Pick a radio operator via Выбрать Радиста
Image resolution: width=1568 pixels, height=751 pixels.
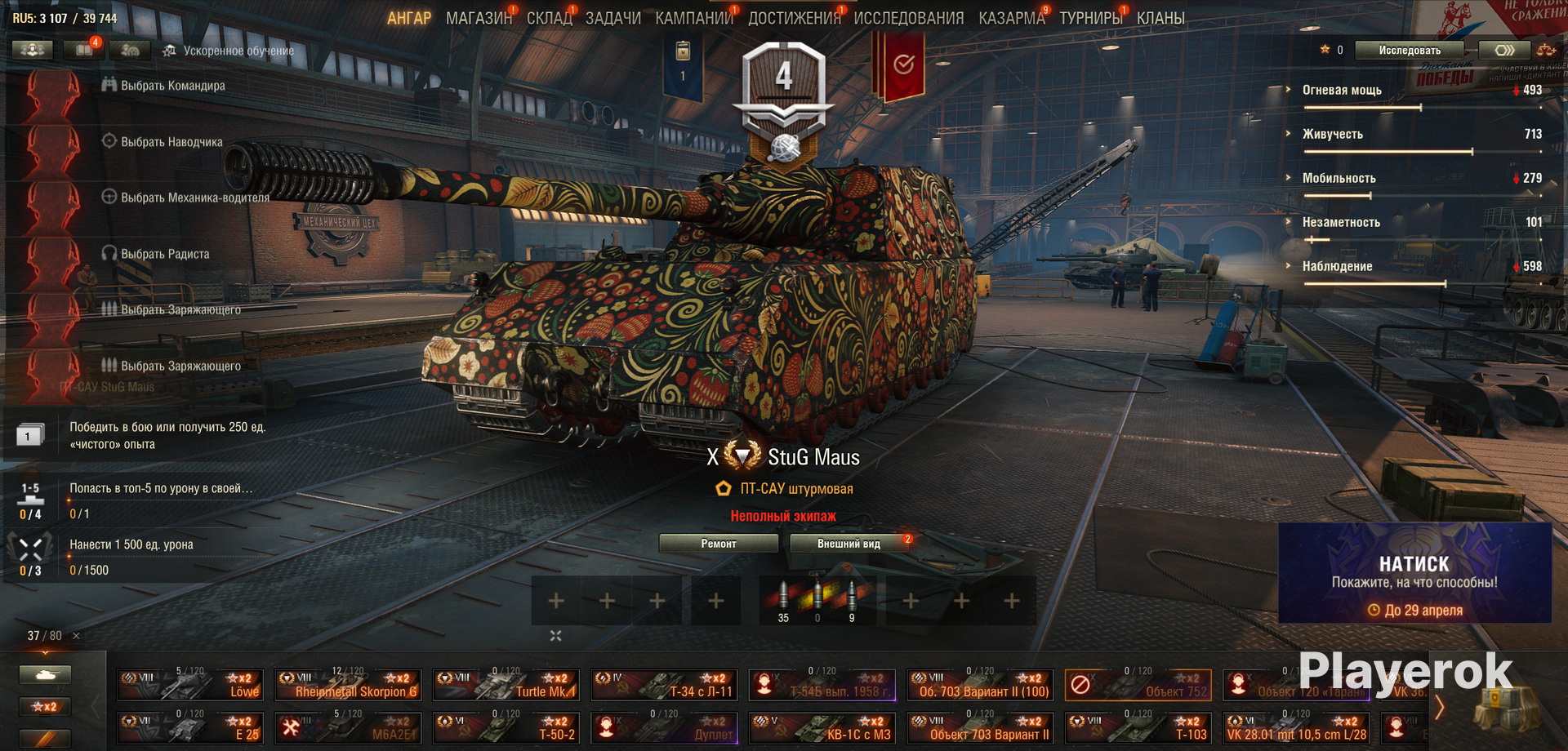(x=165, y=254)
